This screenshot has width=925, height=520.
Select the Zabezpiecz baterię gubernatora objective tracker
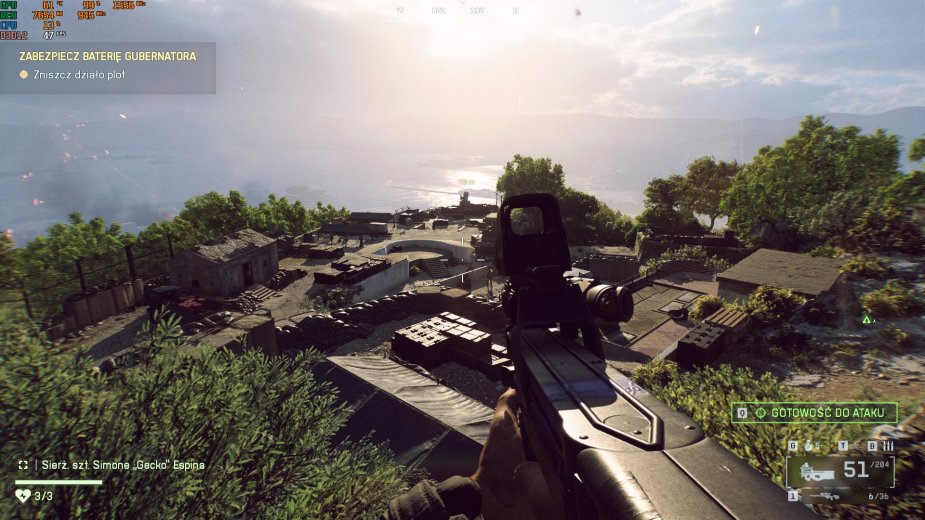point(108,56)
